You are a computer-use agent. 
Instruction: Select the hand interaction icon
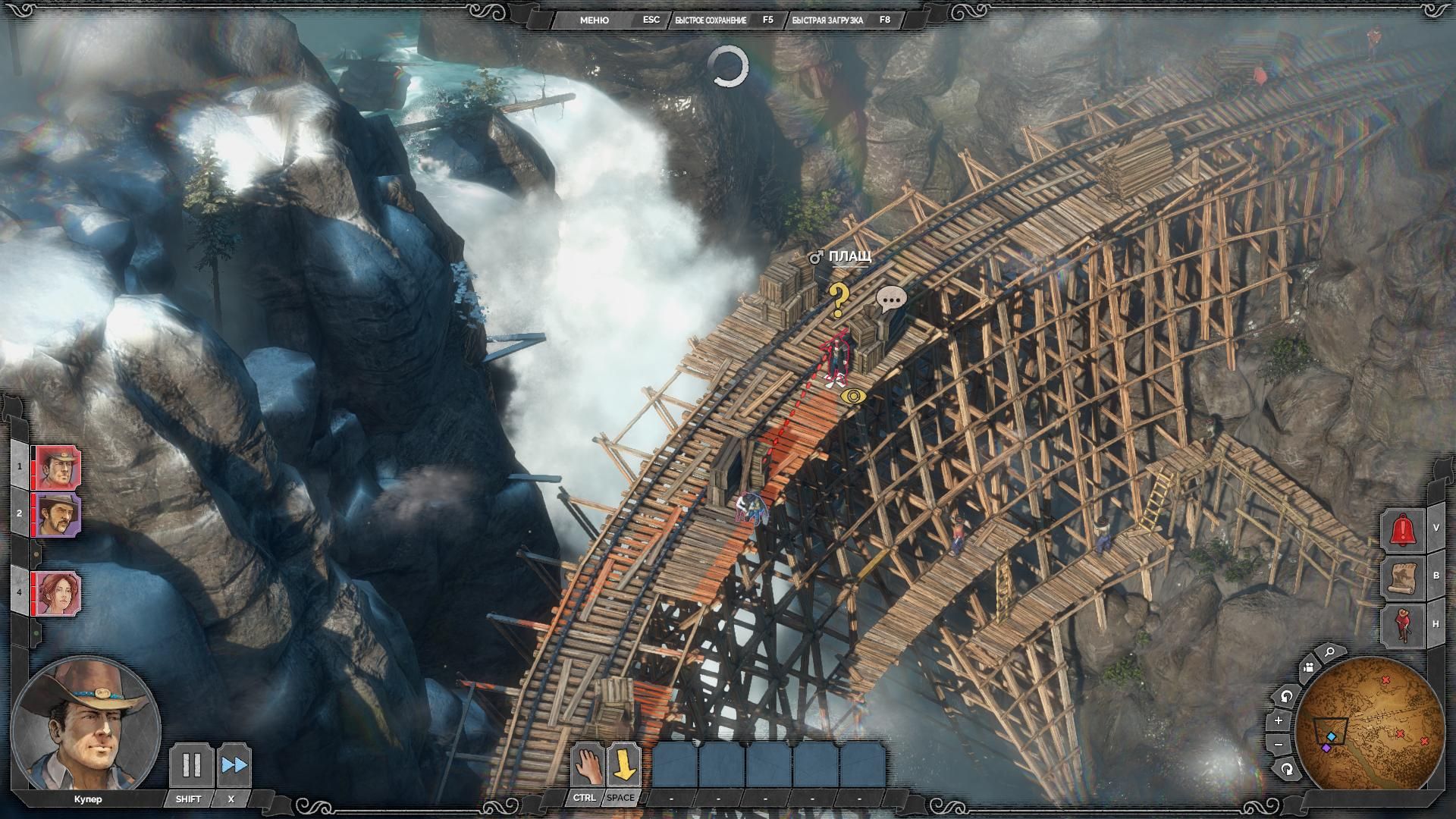pos(586,765)
